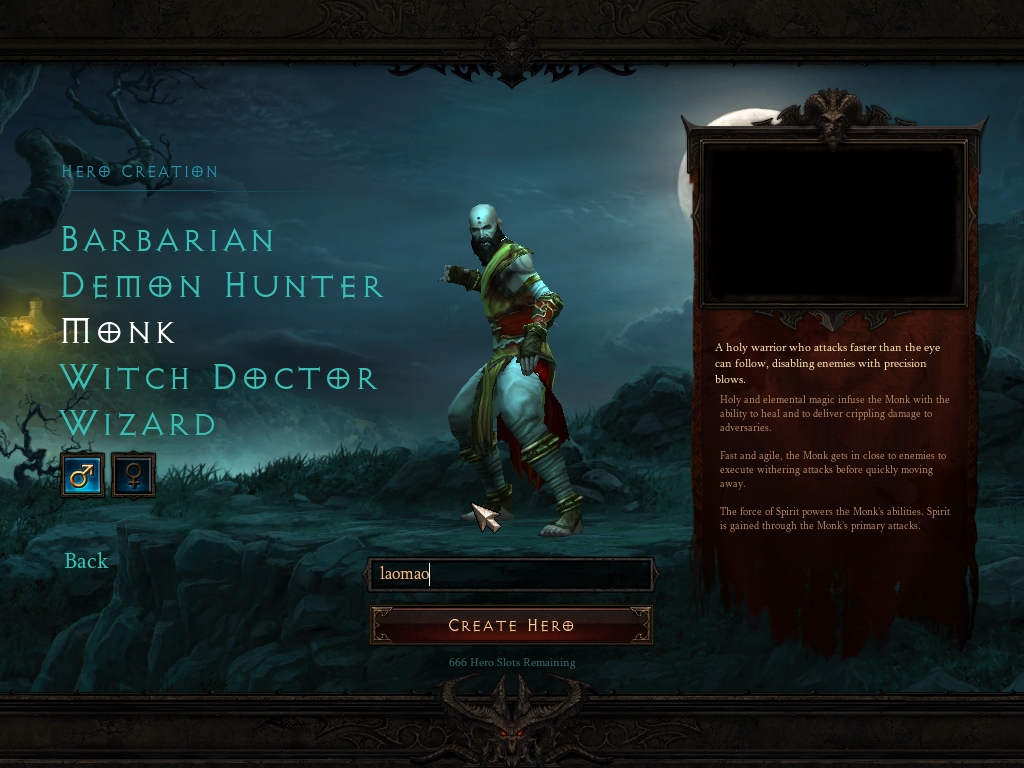This screenshot has width=1024, height=768.
Task: Confirm with the Create Hero button
Action: point(511,626)
